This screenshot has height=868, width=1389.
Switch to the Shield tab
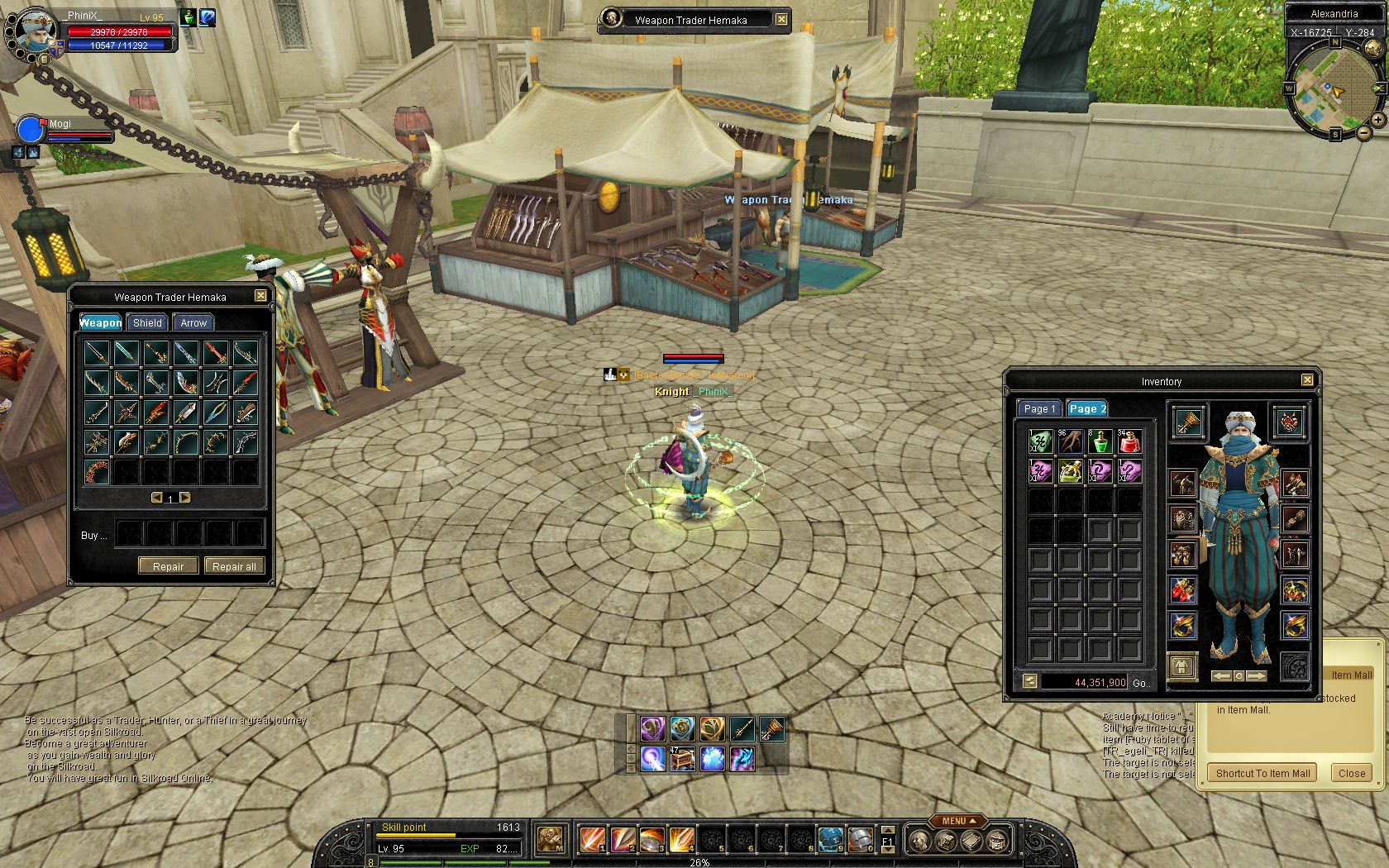coord(147,323)
